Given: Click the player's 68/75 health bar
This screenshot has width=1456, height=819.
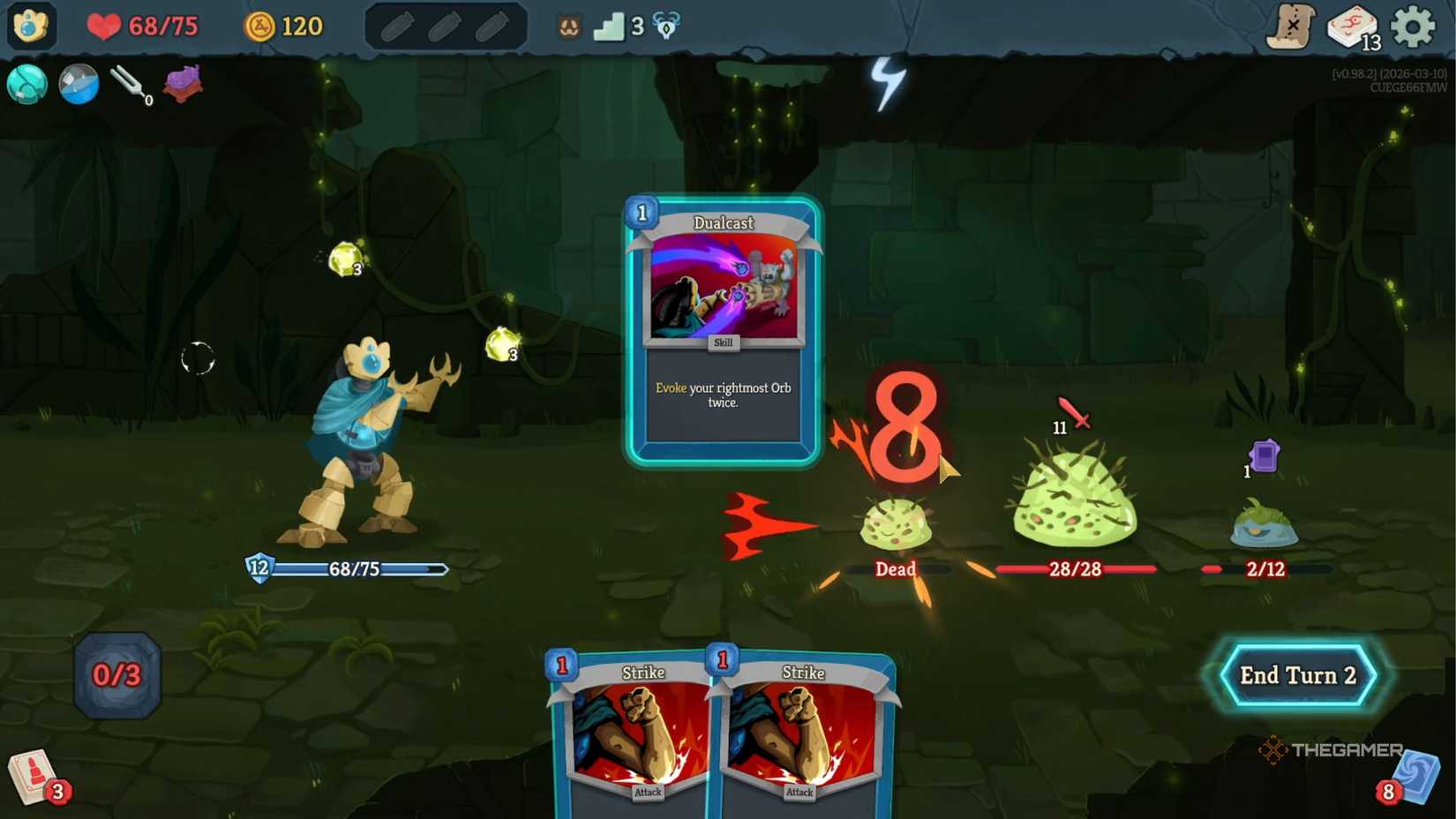Looking at the screenshot, I should pyautogui.click(x=353, y=569).
